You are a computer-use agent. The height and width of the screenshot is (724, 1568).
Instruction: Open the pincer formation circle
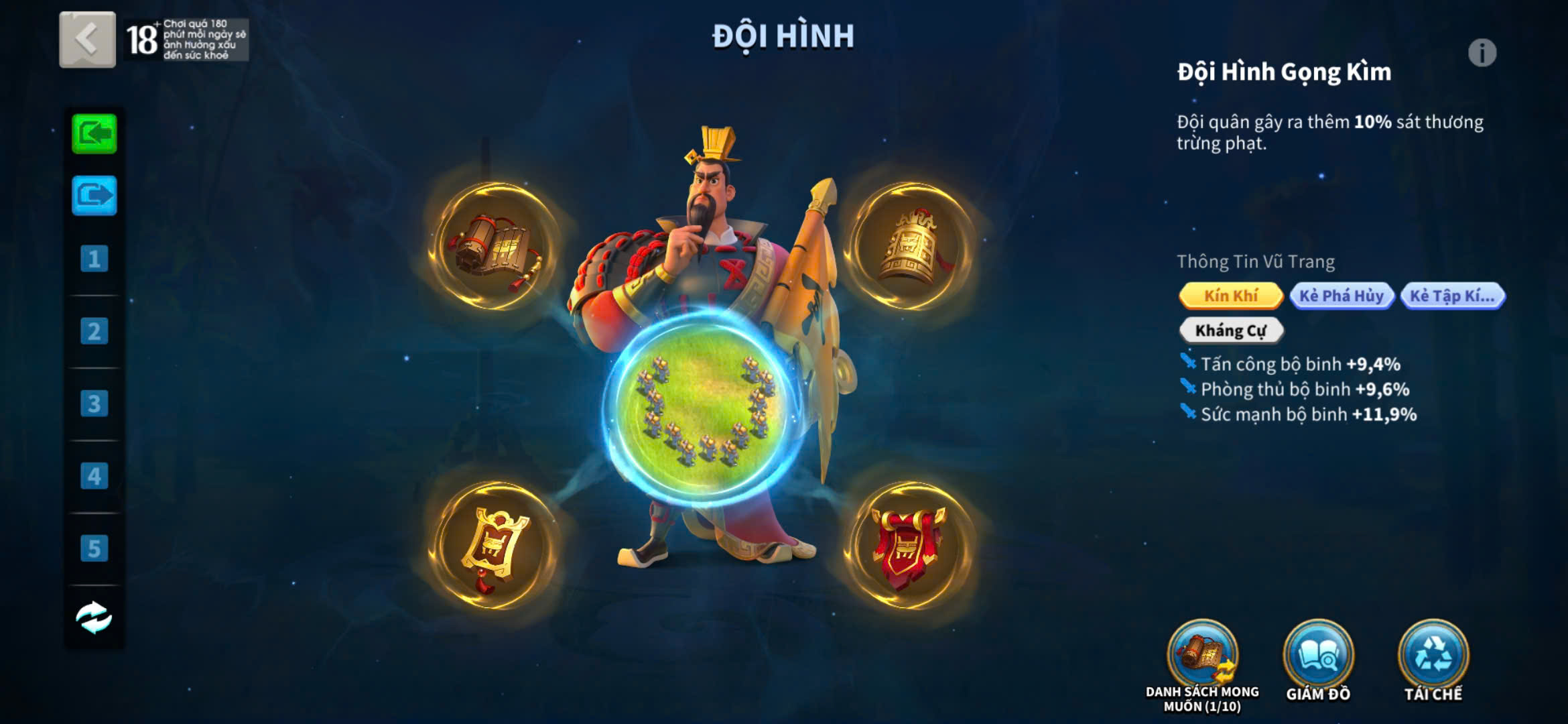click(x=704, y=408)
